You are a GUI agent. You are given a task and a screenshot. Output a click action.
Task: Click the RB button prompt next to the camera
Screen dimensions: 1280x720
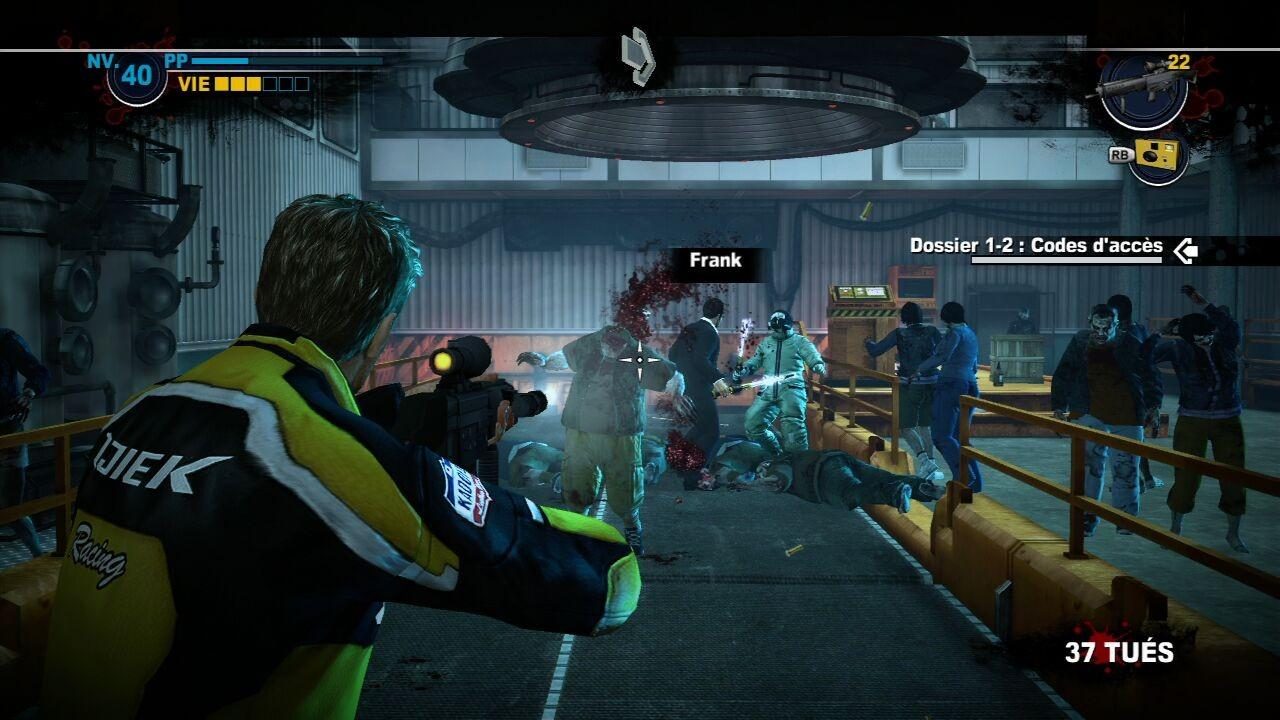point(1122,157)
